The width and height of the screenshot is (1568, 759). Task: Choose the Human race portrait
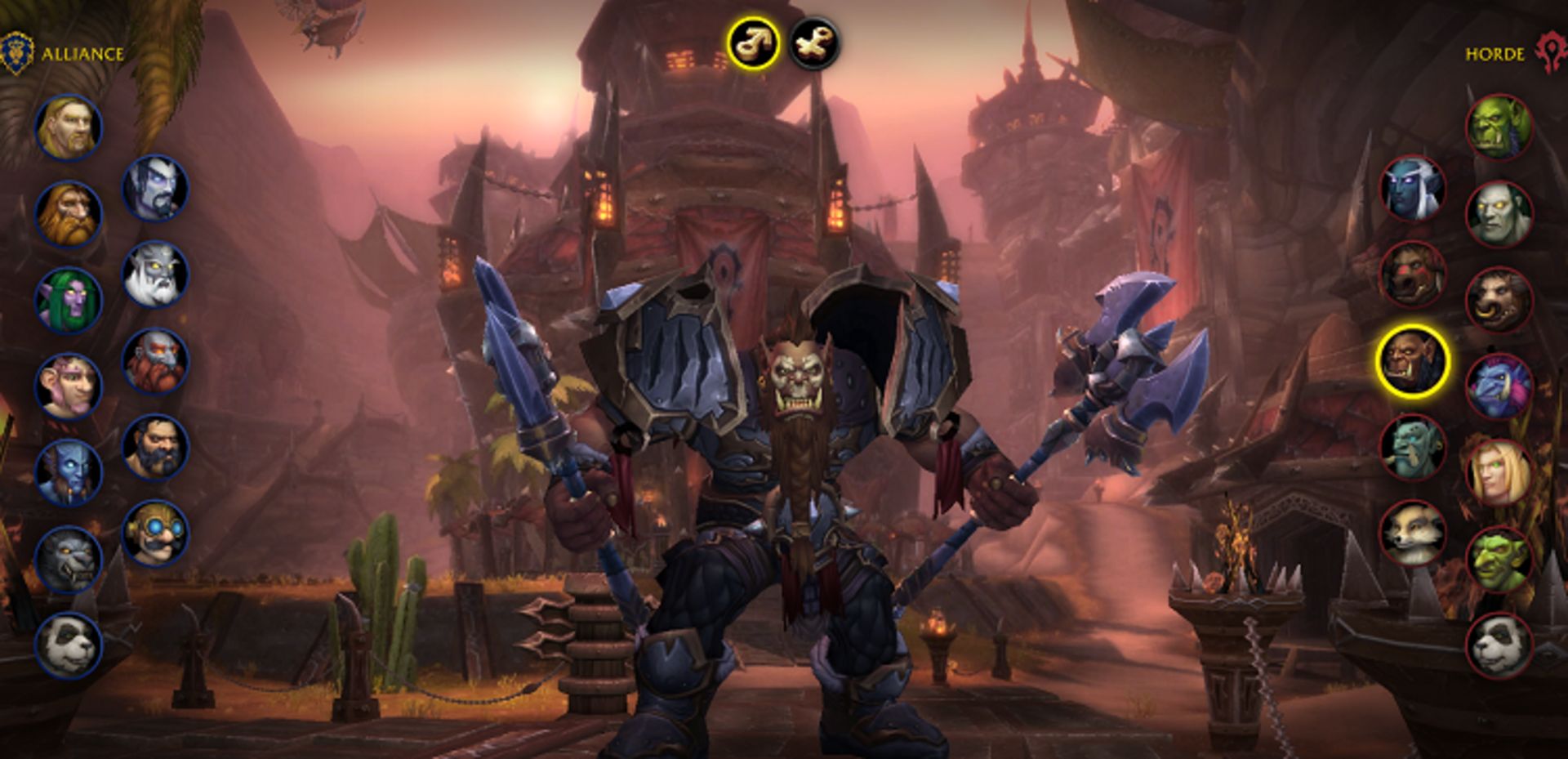69,127
